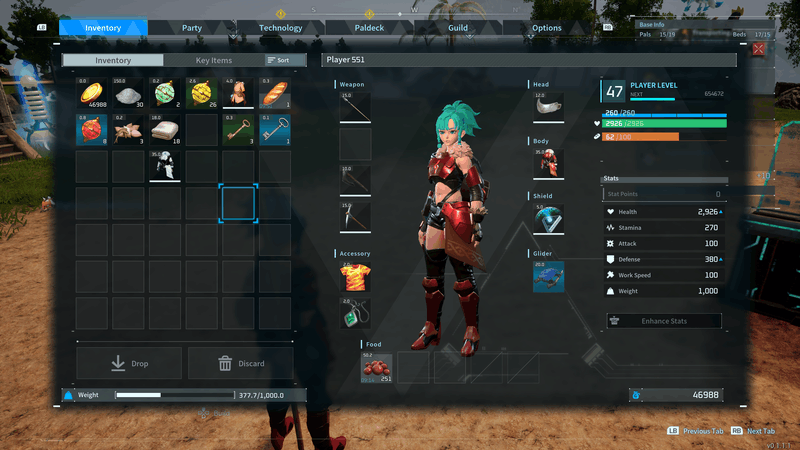Show the Key Items list
Viewport: 800px width, 450px height.
[x=213, y=60]
